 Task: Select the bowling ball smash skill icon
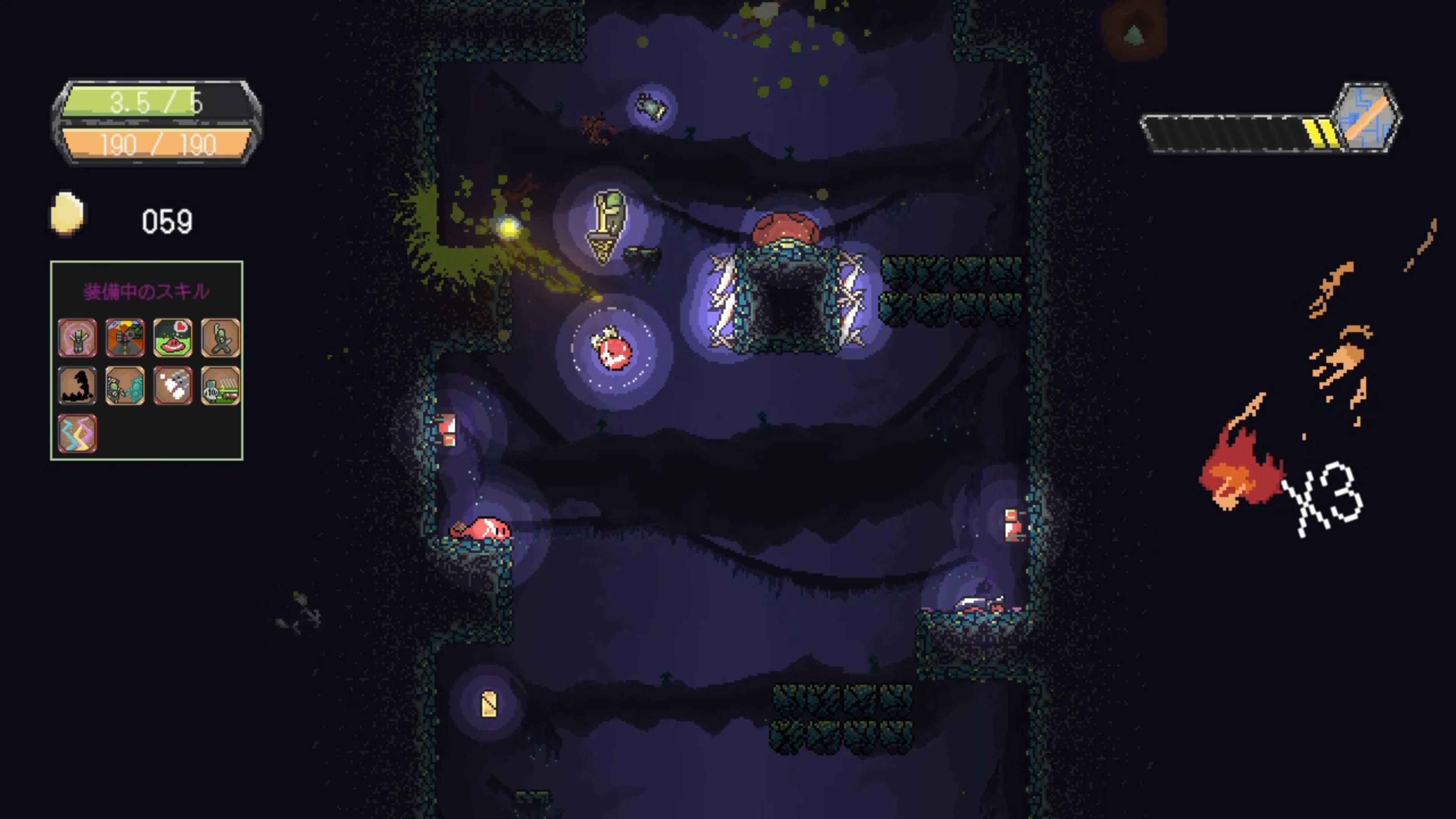pos(173,386)
